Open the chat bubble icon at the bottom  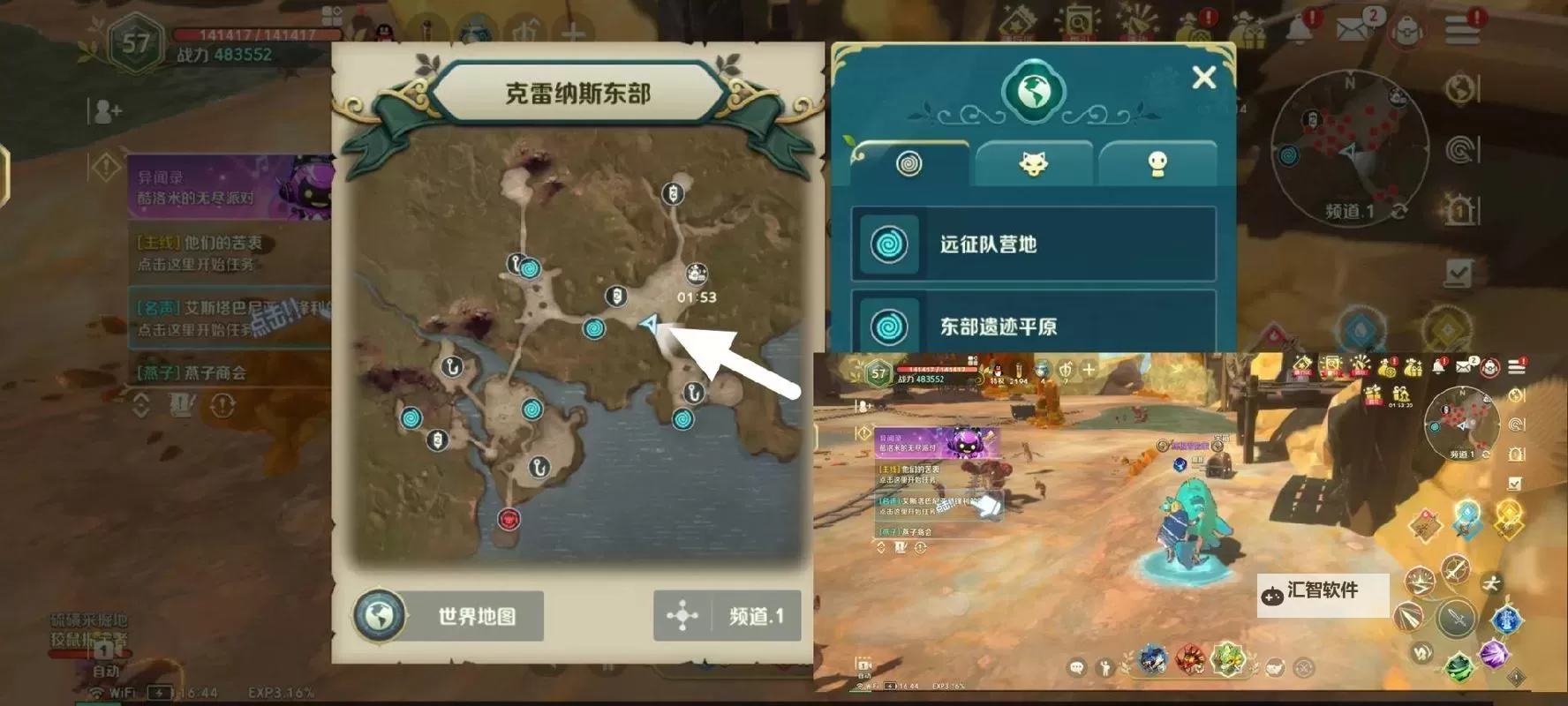coord(1076,666)
